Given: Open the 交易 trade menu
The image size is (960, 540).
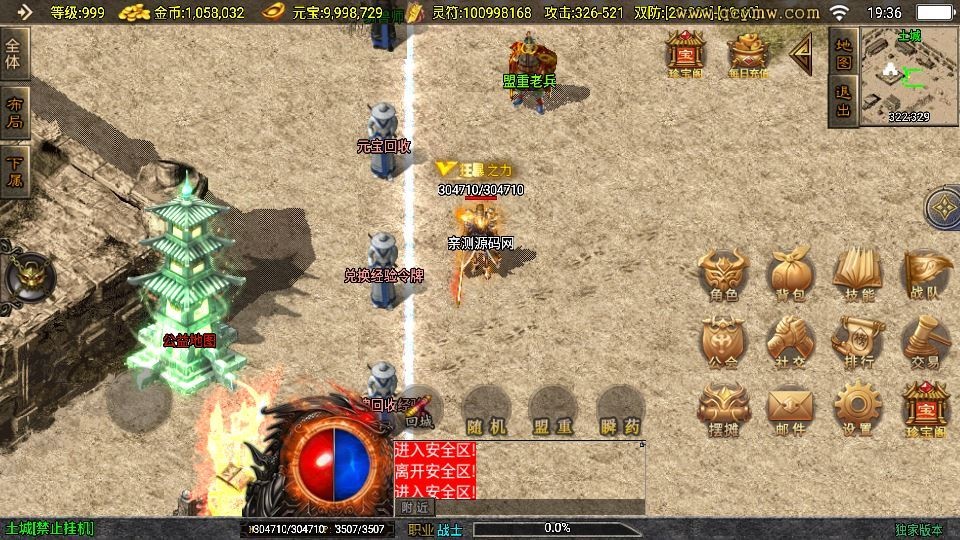Looking at the screenshot, I should coord(925,340).
